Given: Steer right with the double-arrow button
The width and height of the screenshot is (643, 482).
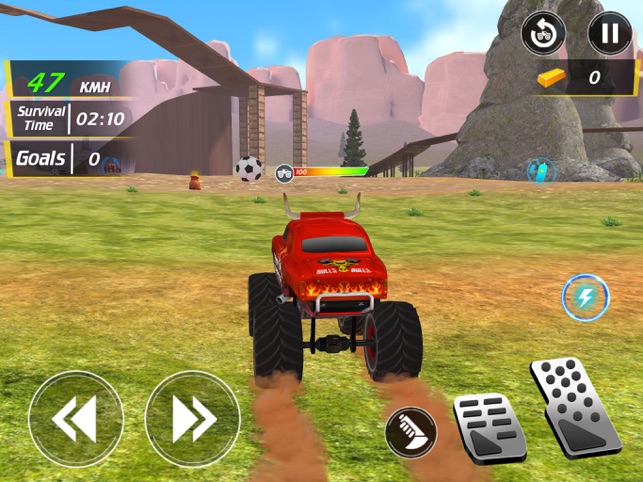Looking at the screenshot, I should click(x=192, y=418).
